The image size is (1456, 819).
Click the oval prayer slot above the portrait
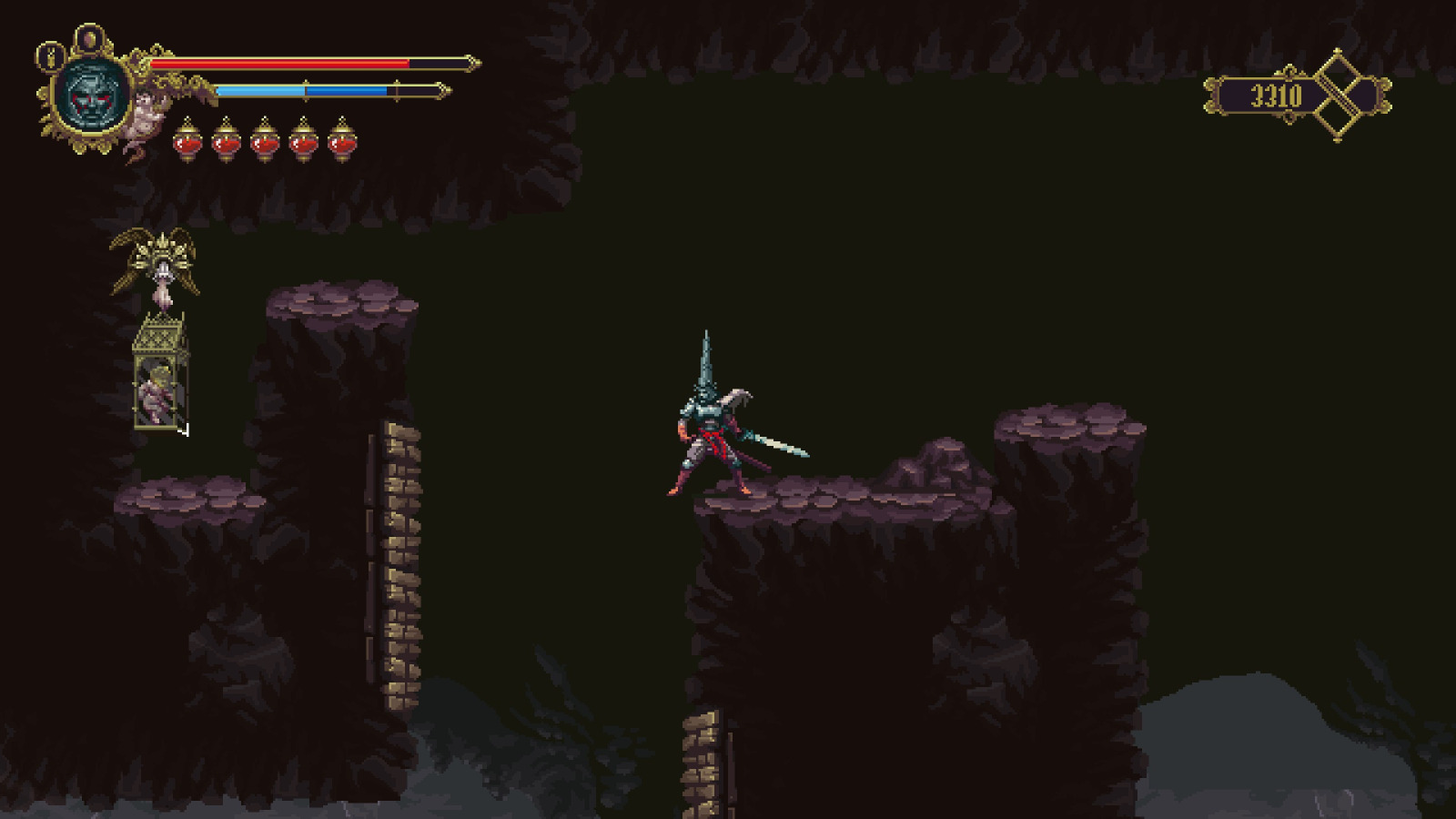[88, 38]
